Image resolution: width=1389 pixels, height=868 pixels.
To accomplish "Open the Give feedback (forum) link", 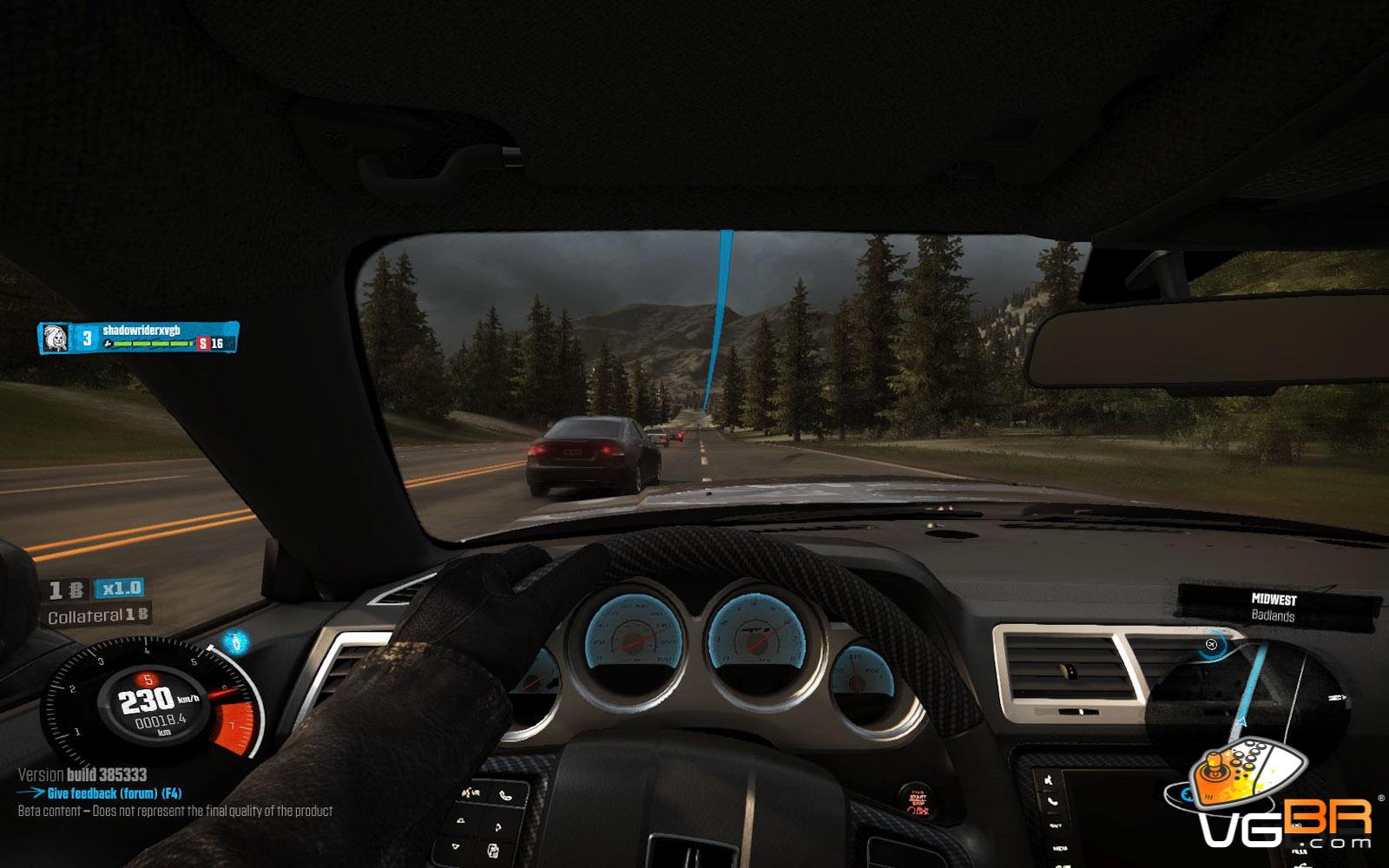I will coord(114,793).
